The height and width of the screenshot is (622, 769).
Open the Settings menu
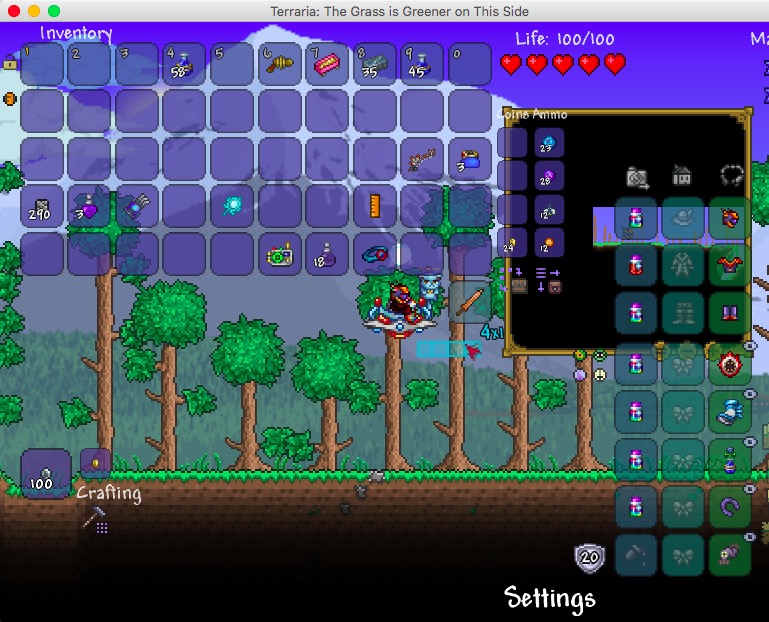[549, 598]
